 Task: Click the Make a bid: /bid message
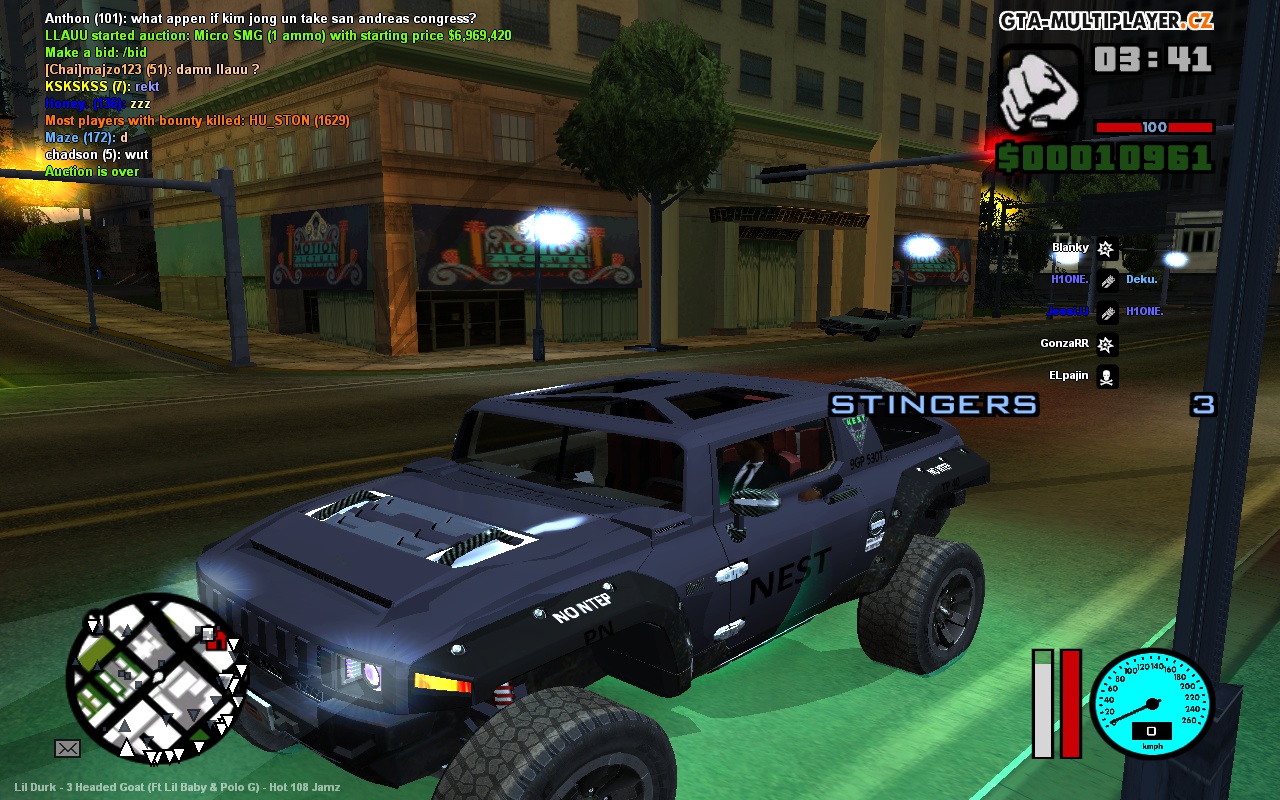point(95,53)
